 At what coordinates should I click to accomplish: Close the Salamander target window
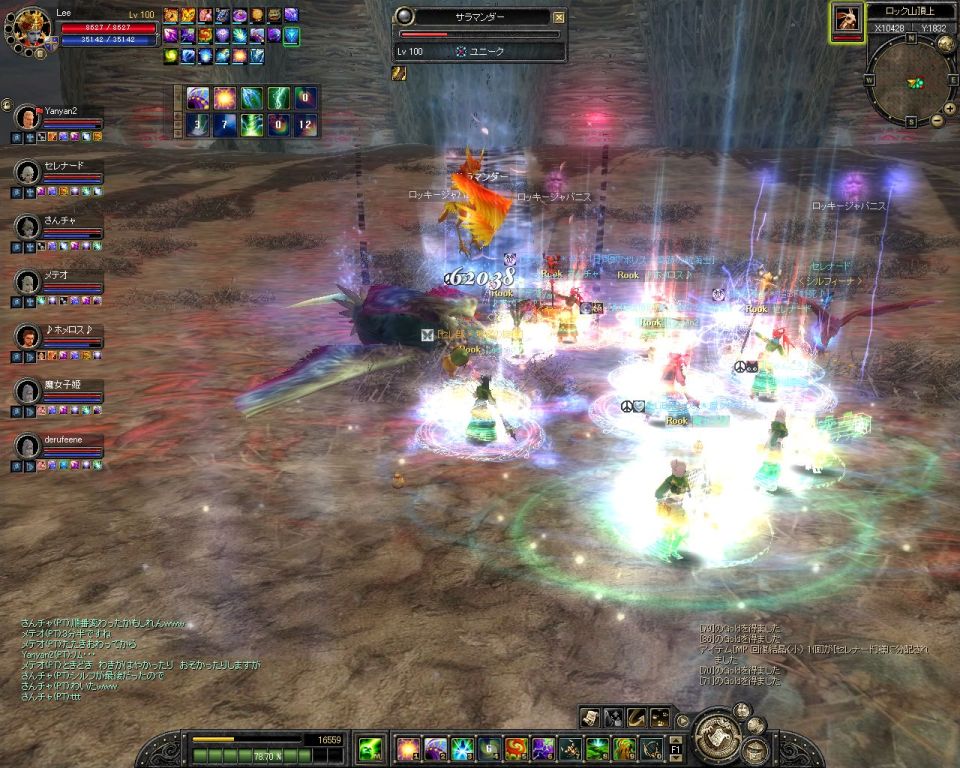[x=559, y=17]
